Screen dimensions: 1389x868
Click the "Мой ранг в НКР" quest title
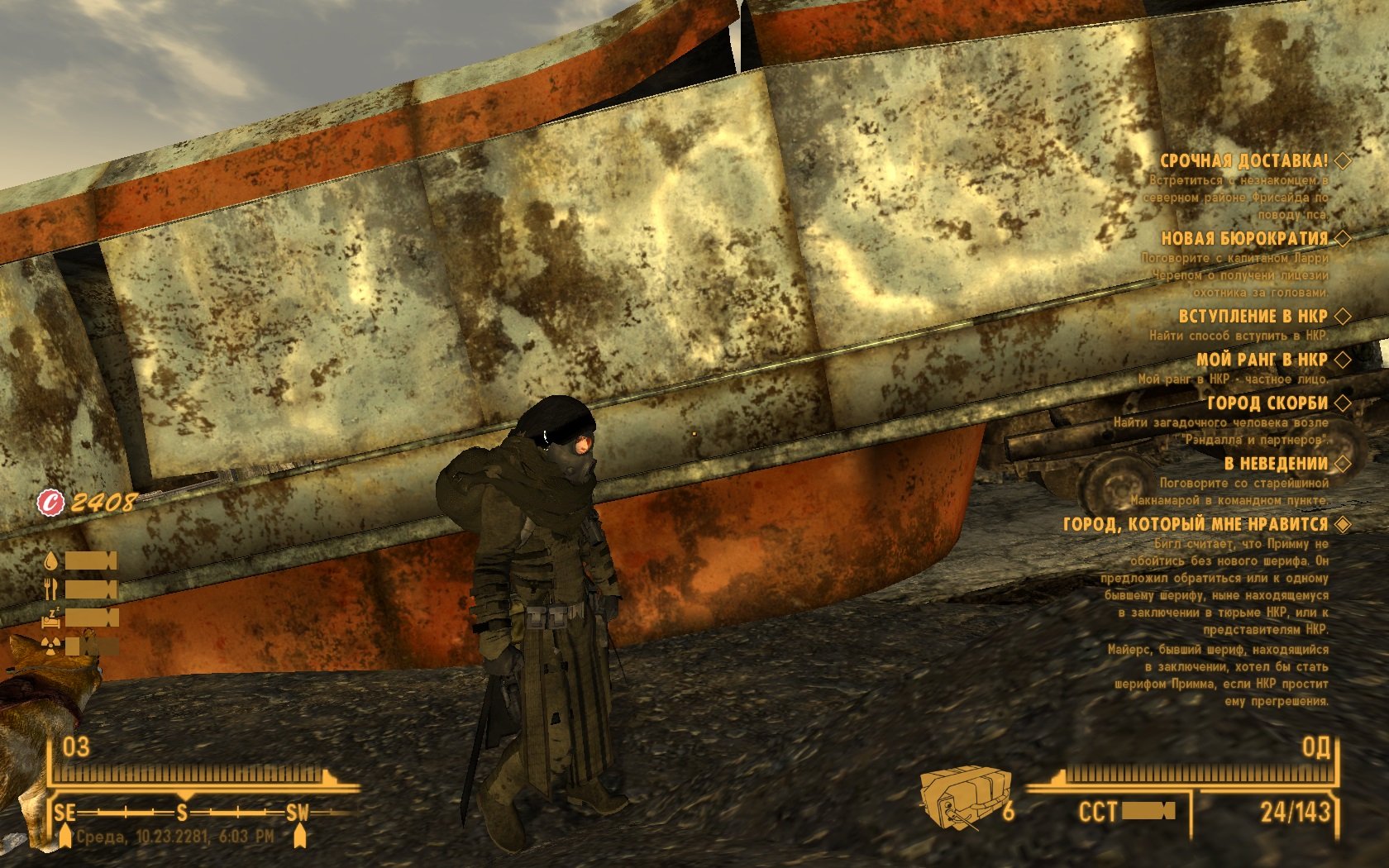point(1262,360)
